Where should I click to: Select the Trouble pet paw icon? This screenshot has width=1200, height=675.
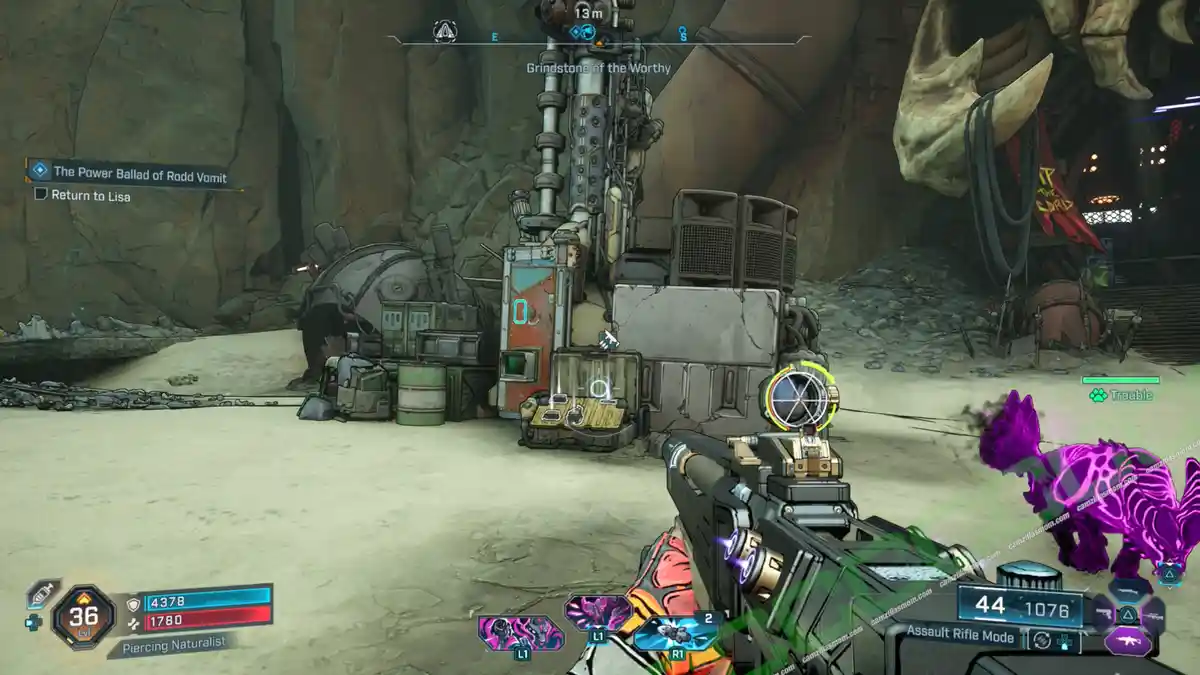(x=1098, y=395)
